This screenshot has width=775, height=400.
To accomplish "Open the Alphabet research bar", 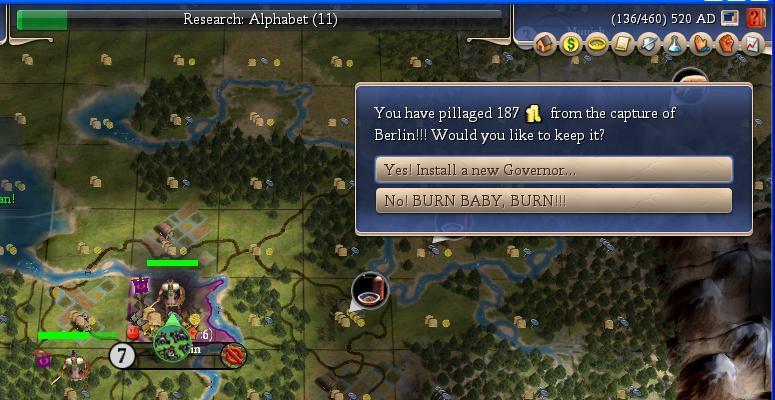I will (x=260, y=19).
